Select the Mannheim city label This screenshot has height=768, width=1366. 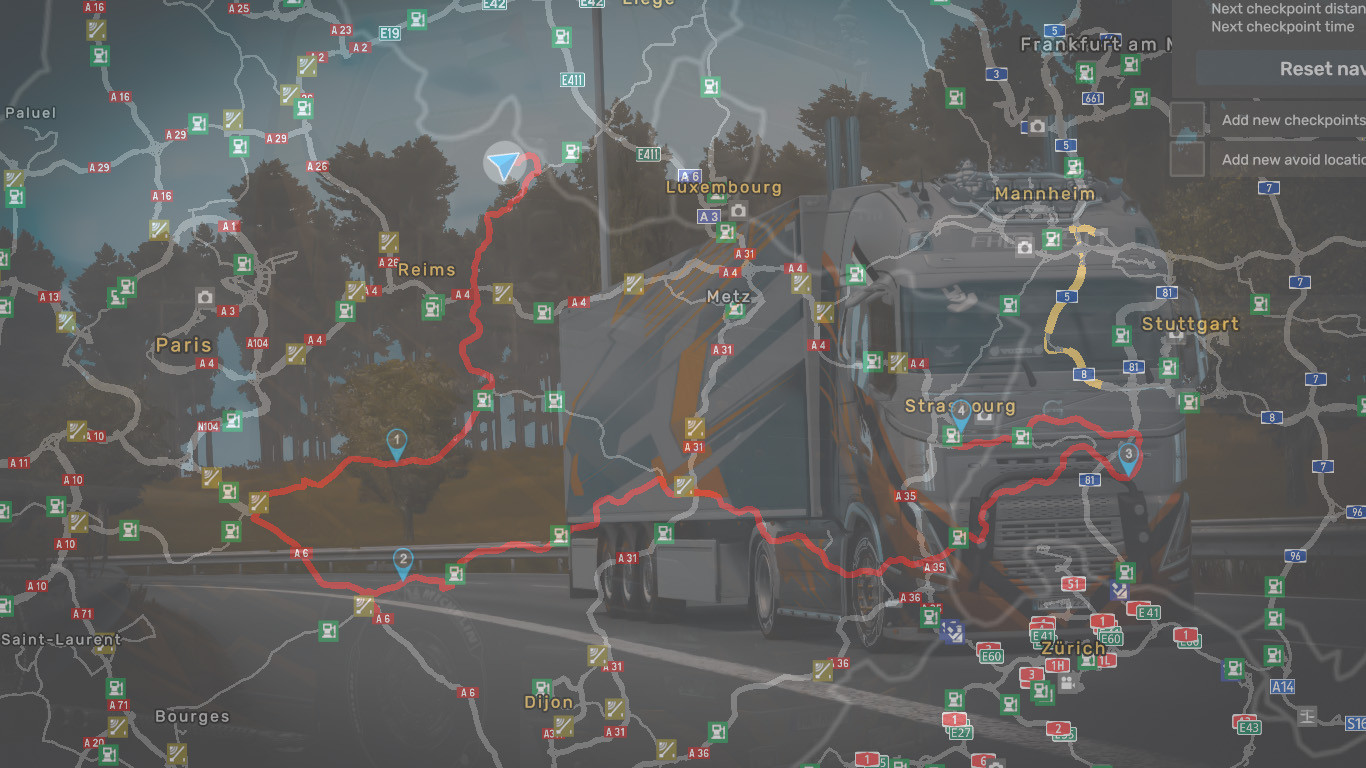click(x=1045, y=194)
